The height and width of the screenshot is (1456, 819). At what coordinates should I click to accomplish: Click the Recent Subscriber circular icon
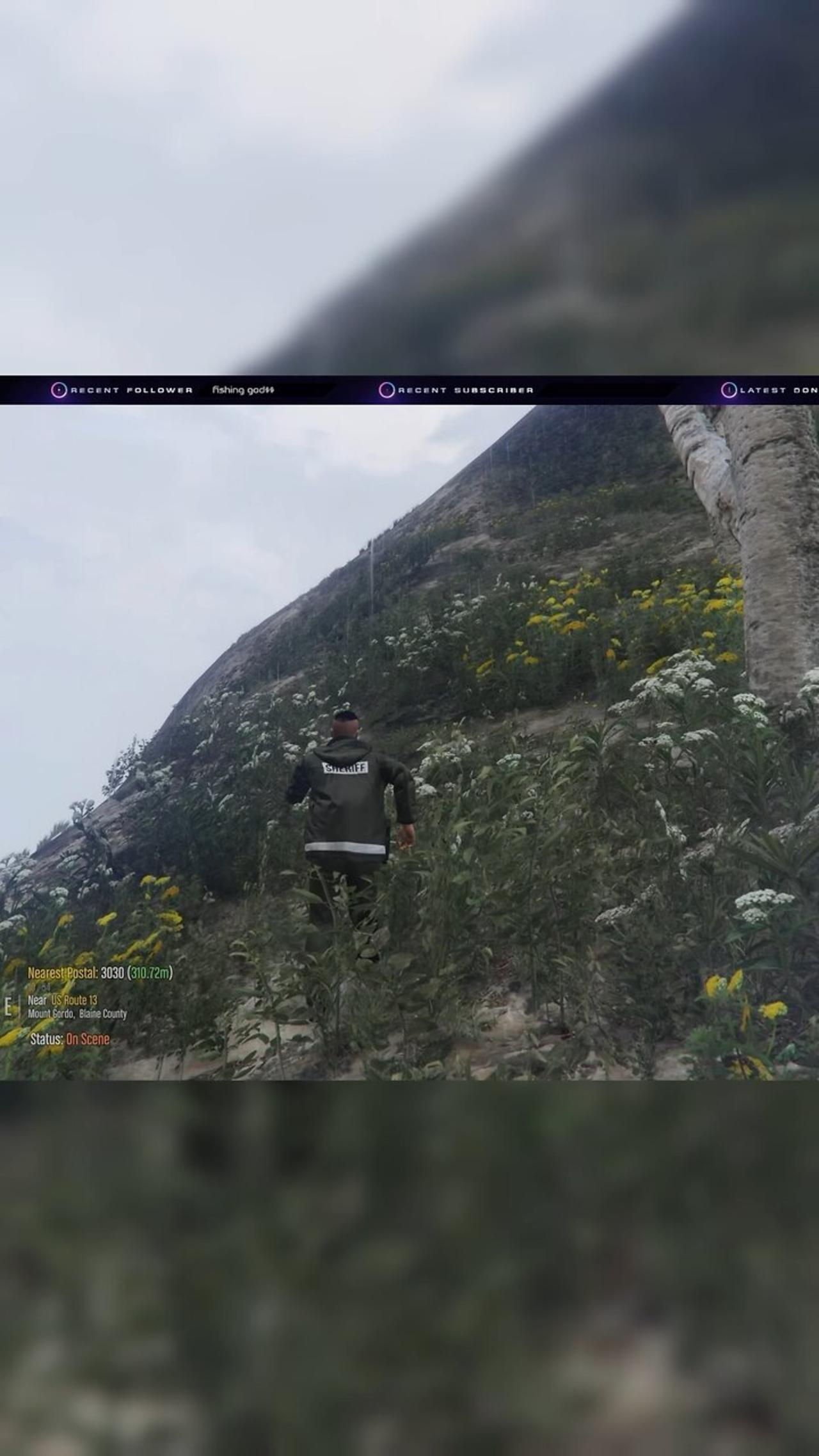point(386,390)
